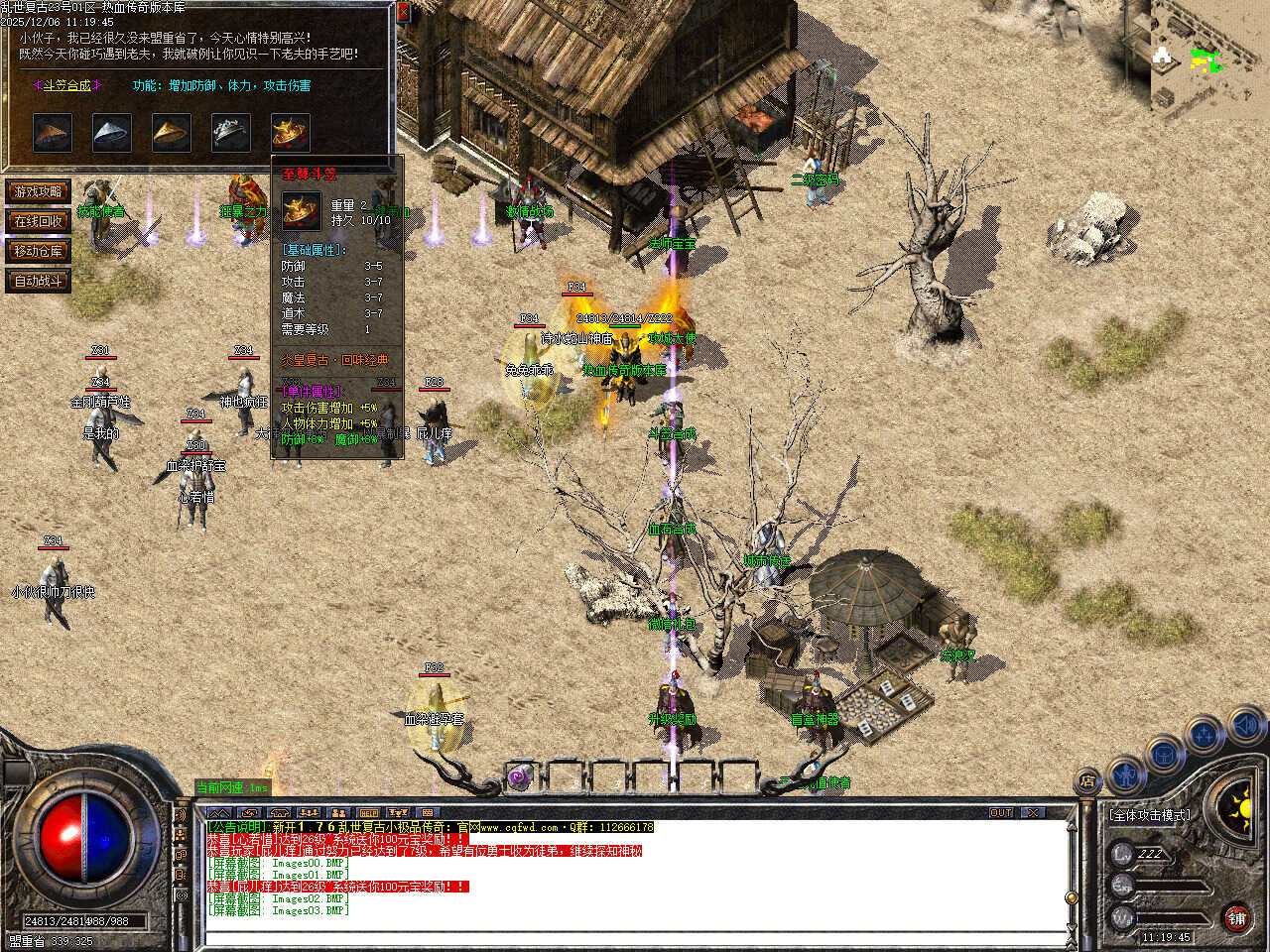1270x952 pixels.
Task: Choose the golden conical hat icon
Action: pyautogui.click(x=172, y=132)
